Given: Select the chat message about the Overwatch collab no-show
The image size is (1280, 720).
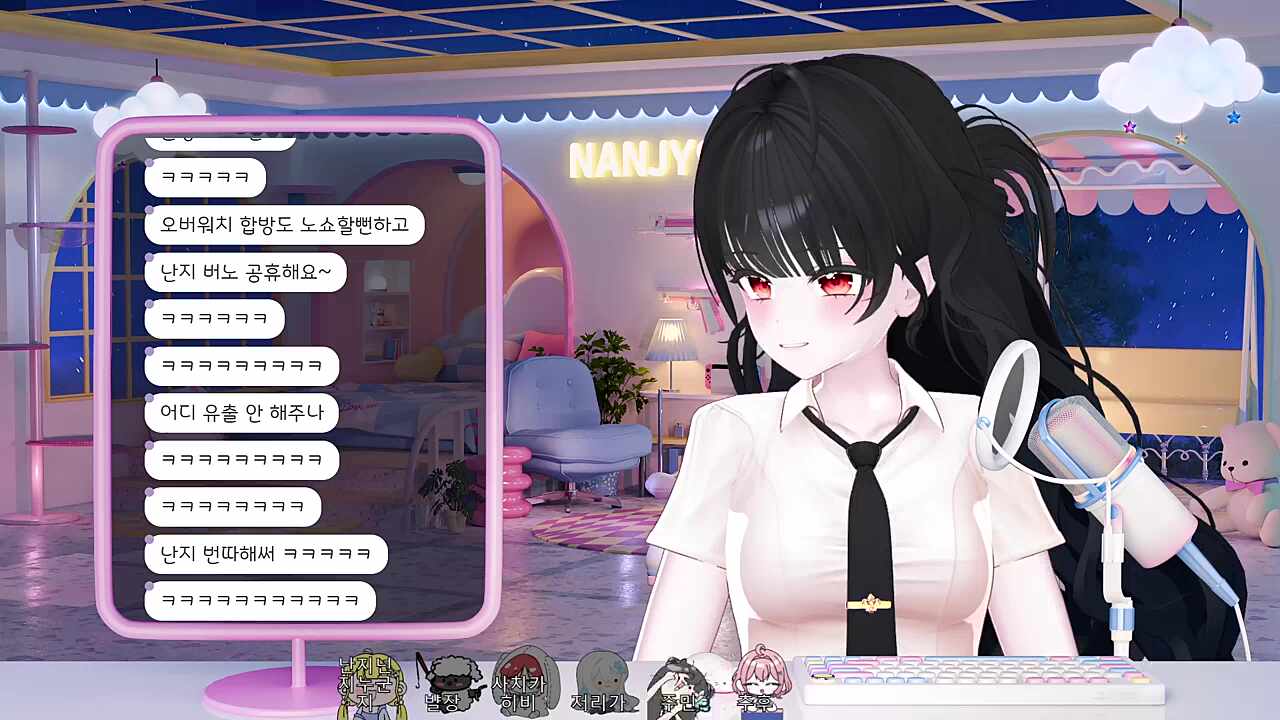Looking at the screenshot, I should [284, 225].
